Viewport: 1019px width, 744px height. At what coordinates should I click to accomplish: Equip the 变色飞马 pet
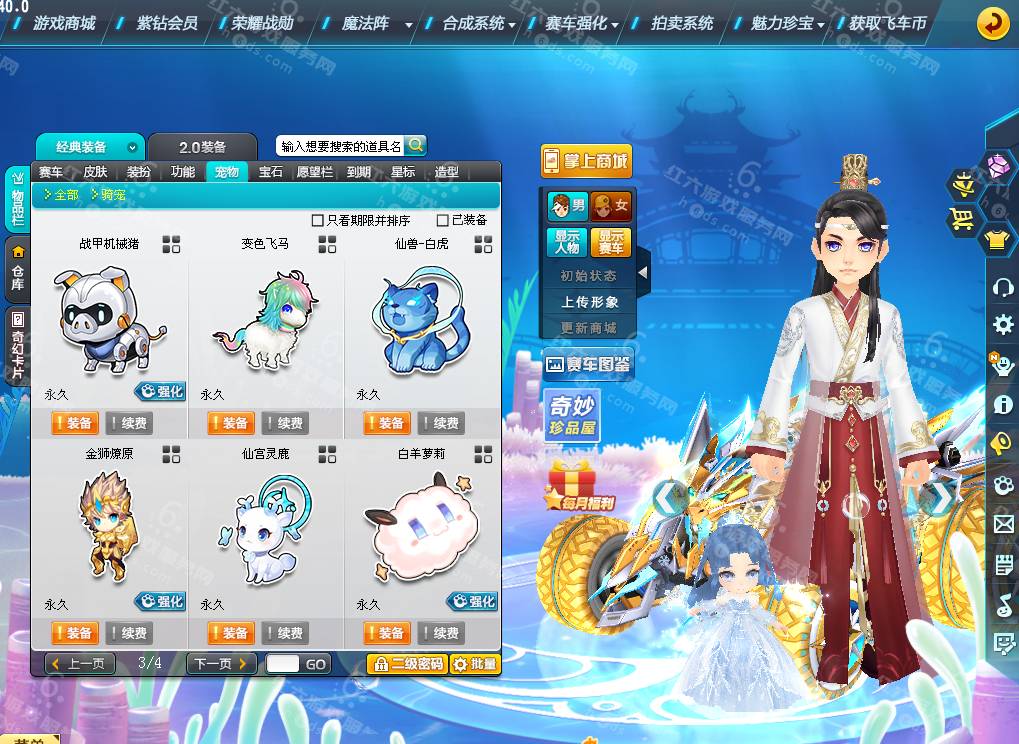229,423
